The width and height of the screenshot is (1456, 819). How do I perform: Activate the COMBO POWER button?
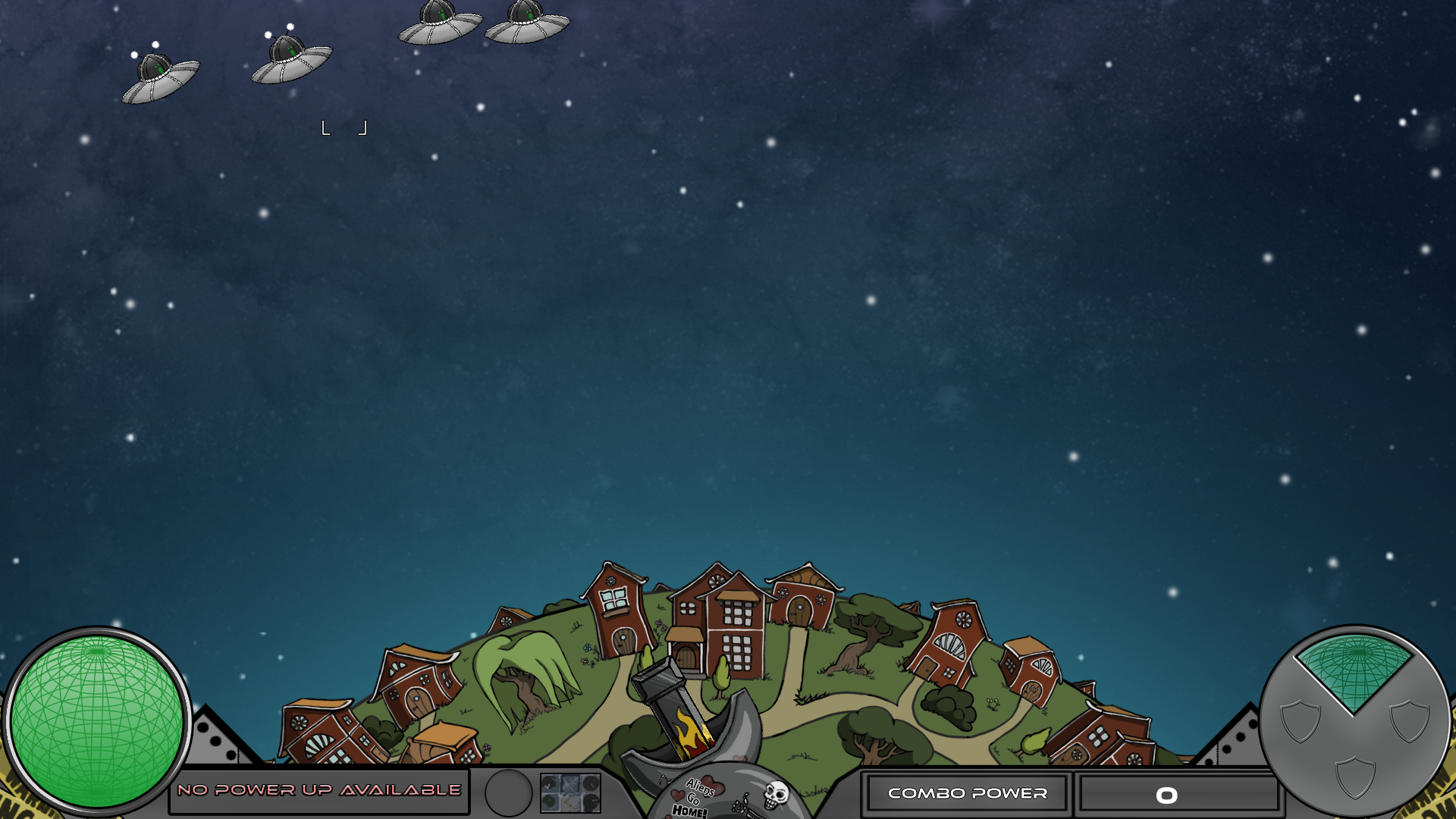968,794
